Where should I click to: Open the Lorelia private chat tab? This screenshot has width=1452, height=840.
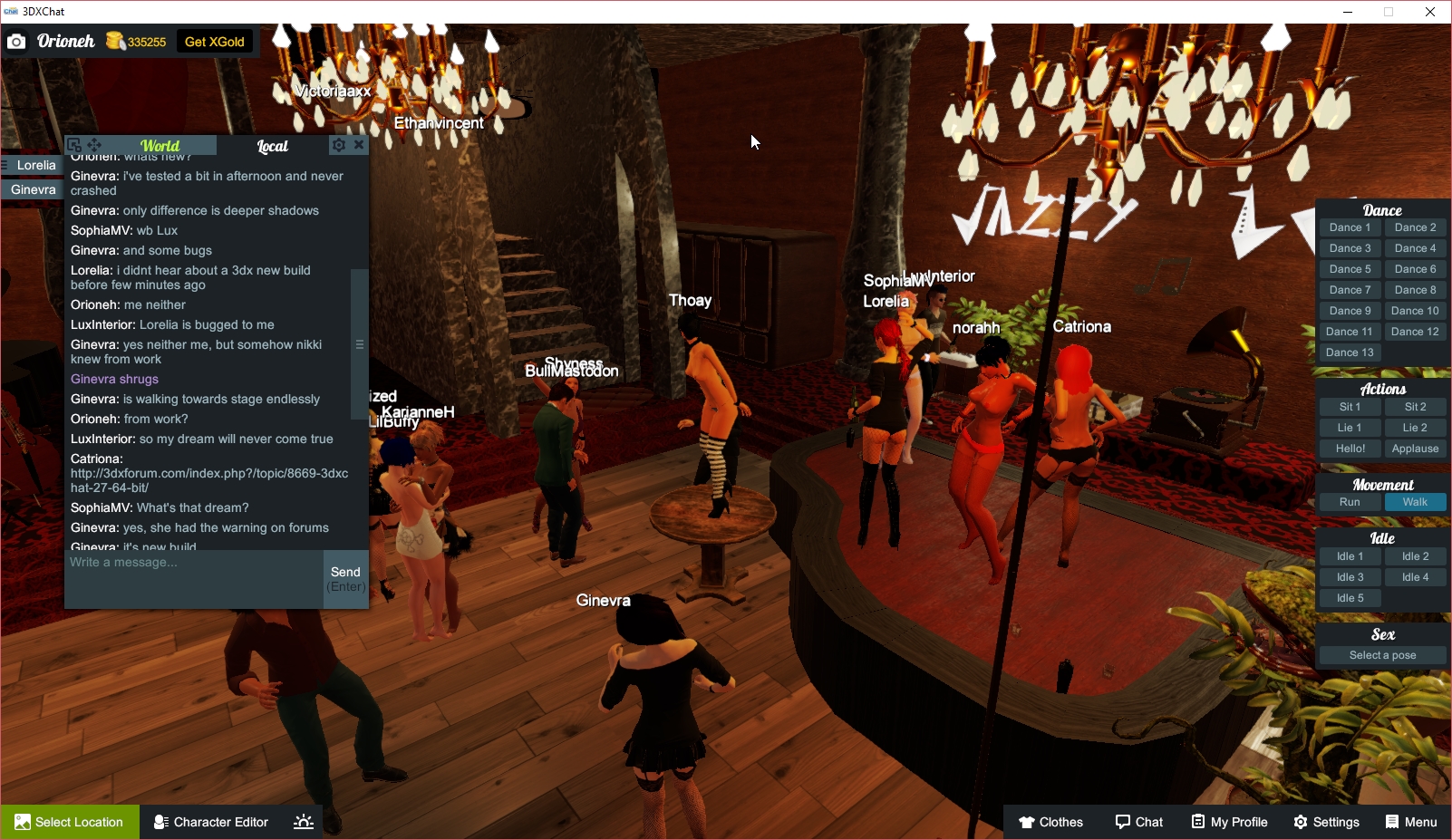point(35,165)
